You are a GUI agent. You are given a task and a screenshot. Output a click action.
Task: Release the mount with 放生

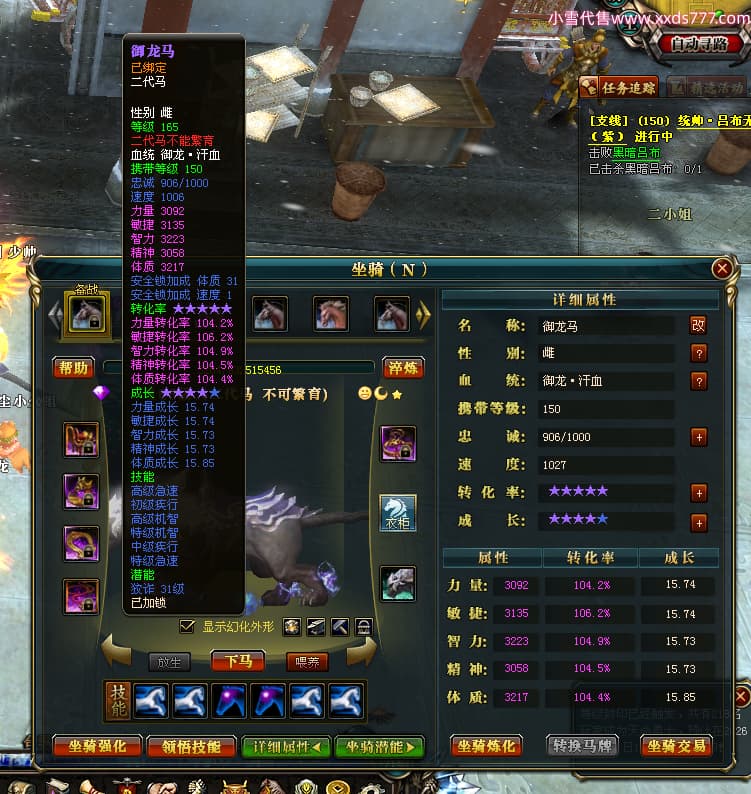pos(170,661)
